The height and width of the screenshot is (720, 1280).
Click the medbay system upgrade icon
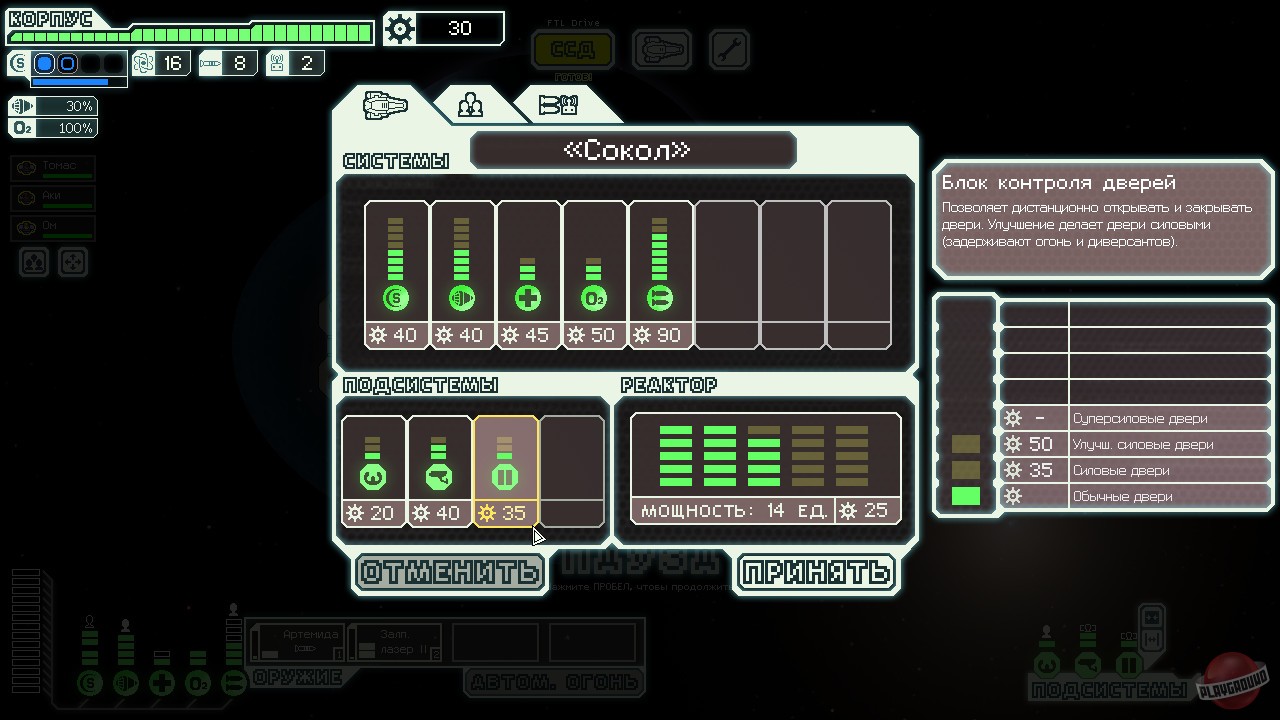(529, 297)
